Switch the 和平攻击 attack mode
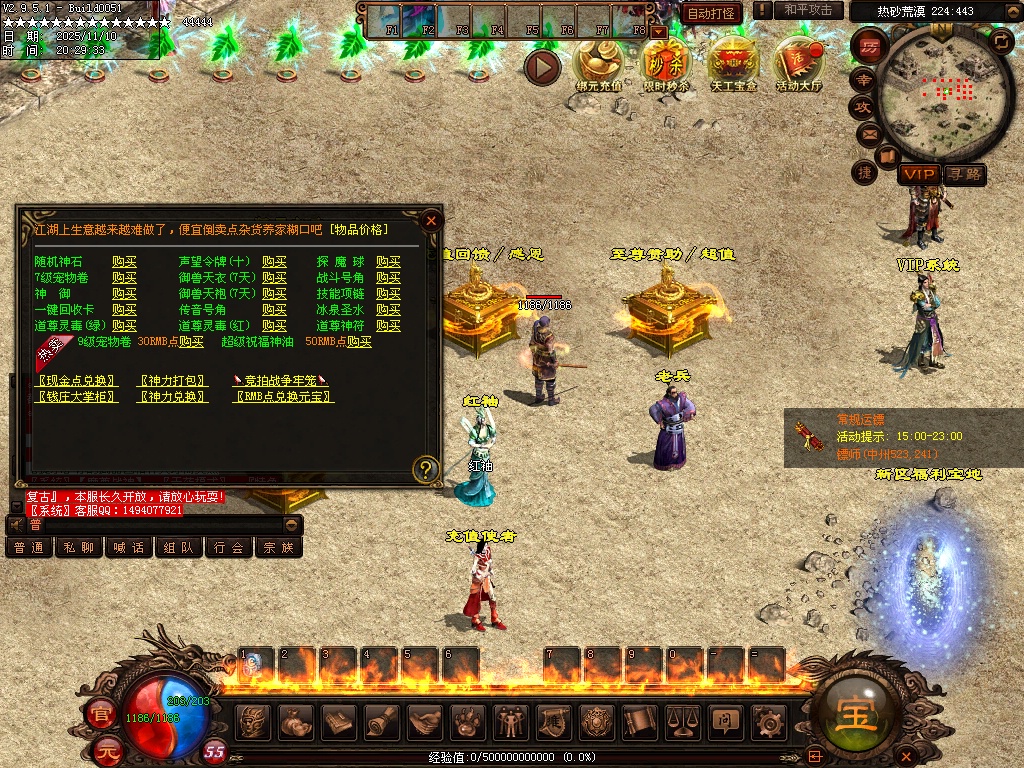The width and height of the screenshot is (1024, 768). [x=807, y=10]
